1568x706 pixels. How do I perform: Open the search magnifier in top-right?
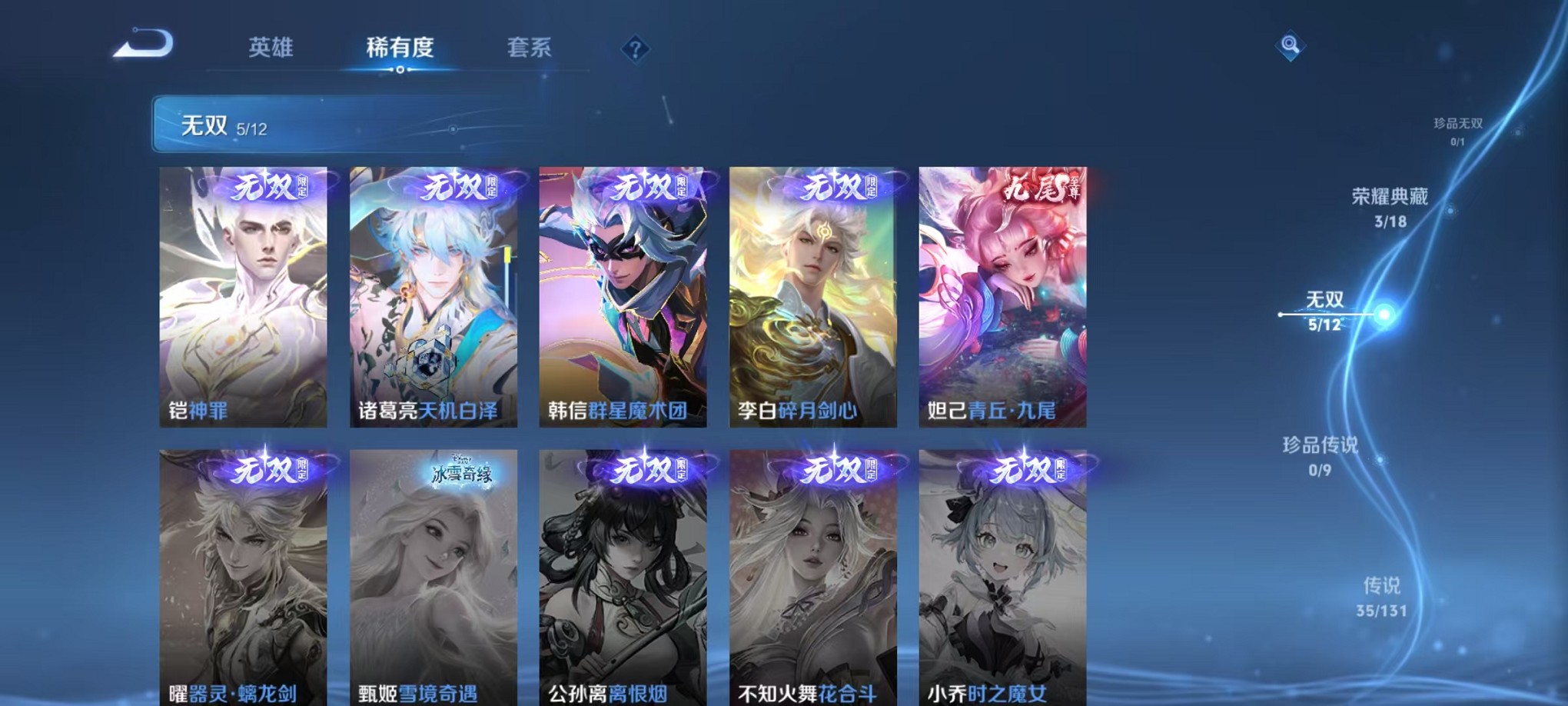click(x=1290, y=47)
